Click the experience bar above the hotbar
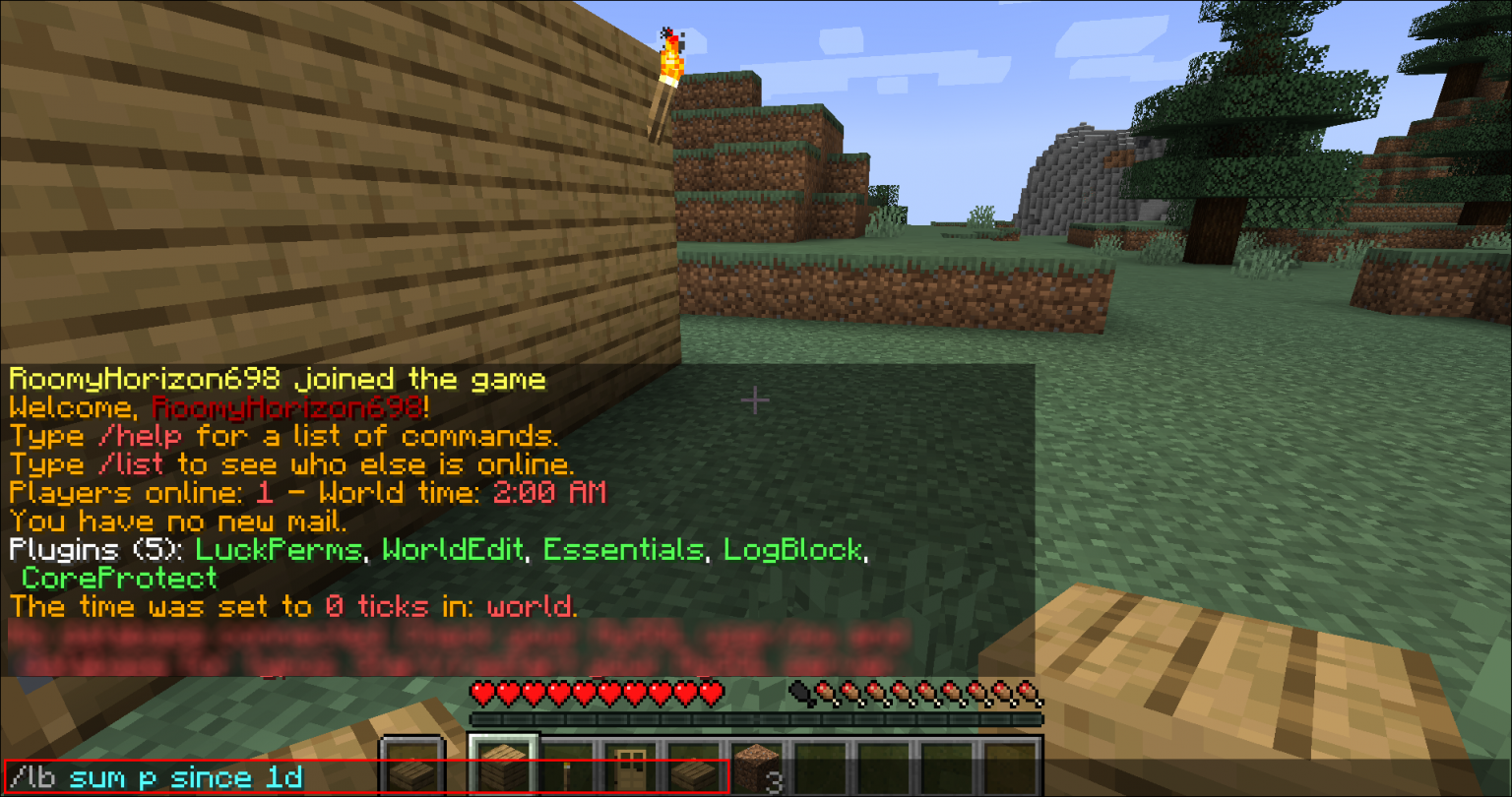 point(756,718)
